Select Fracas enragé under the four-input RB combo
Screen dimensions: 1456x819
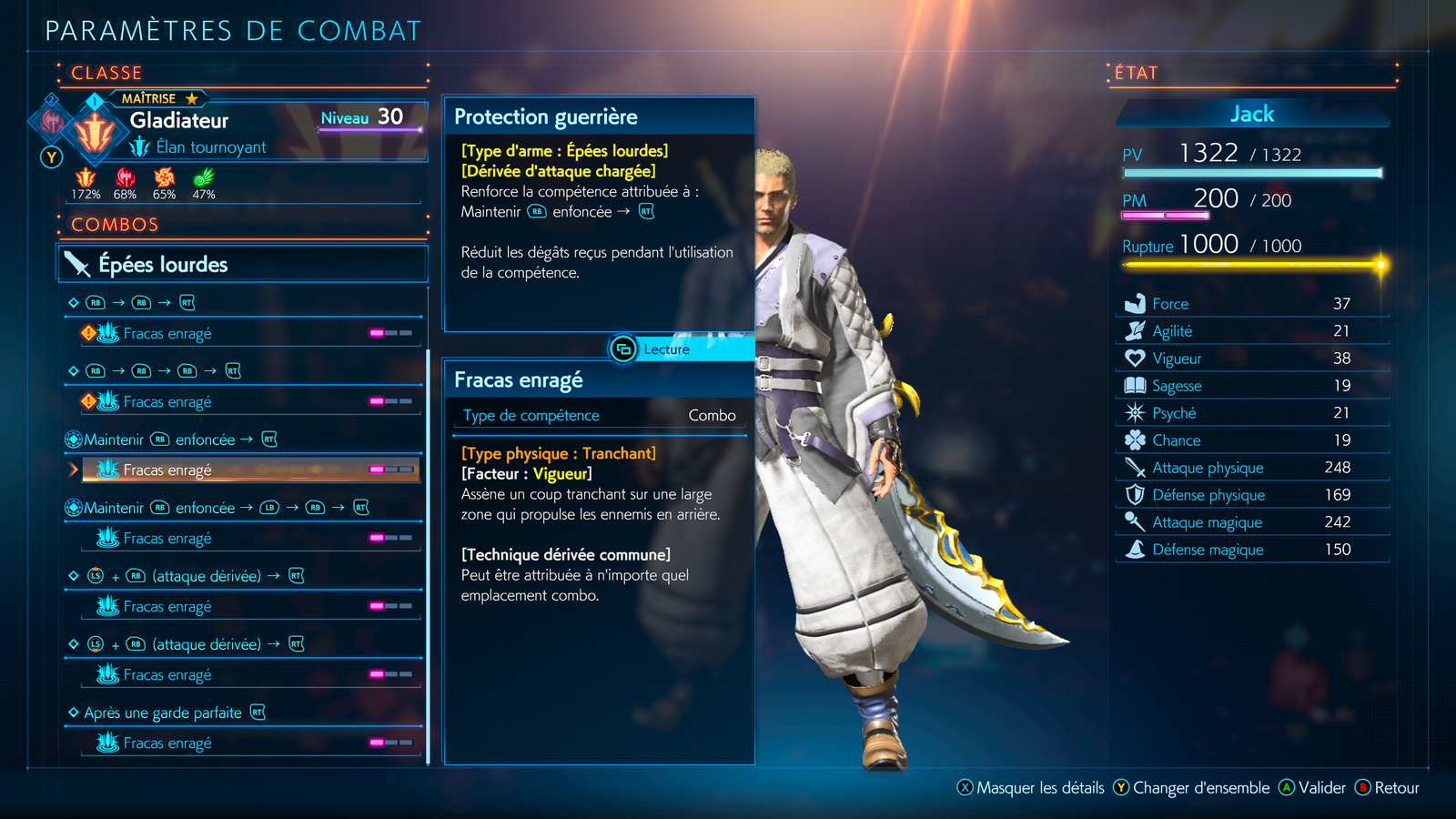coord(250,402)
